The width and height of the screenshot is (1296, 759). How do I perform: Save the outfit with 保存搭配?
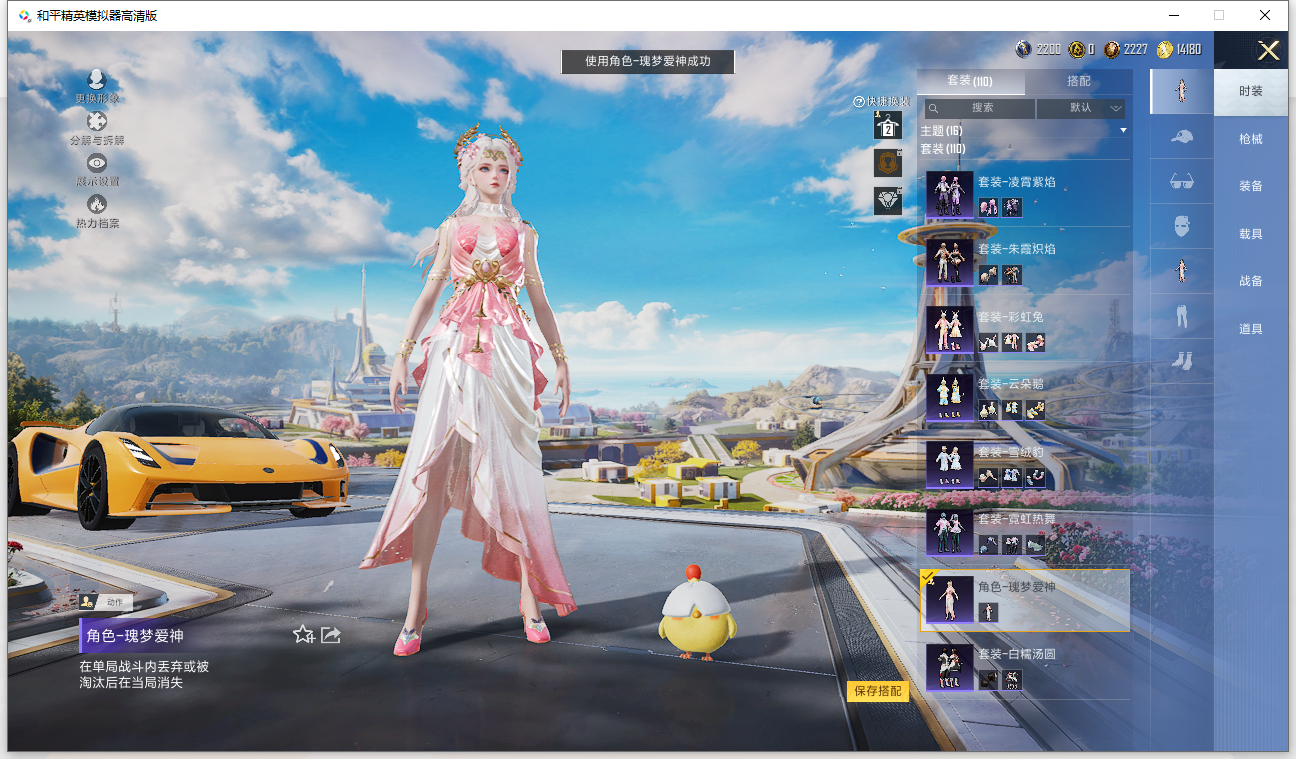[877, 691]
